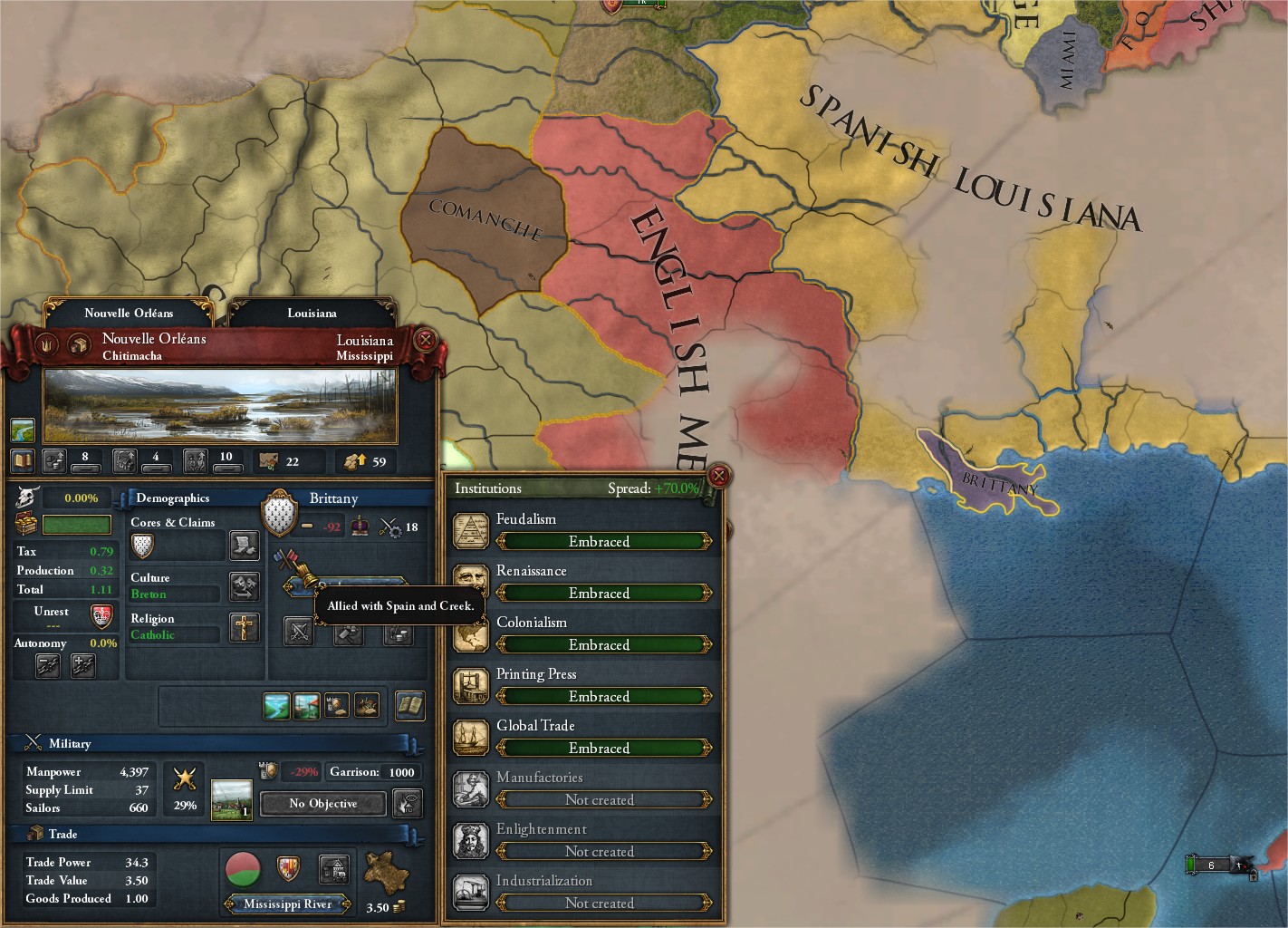Select the Feudalism institution icon
The width and height of the screenshot is (1288, 928).
472,530
